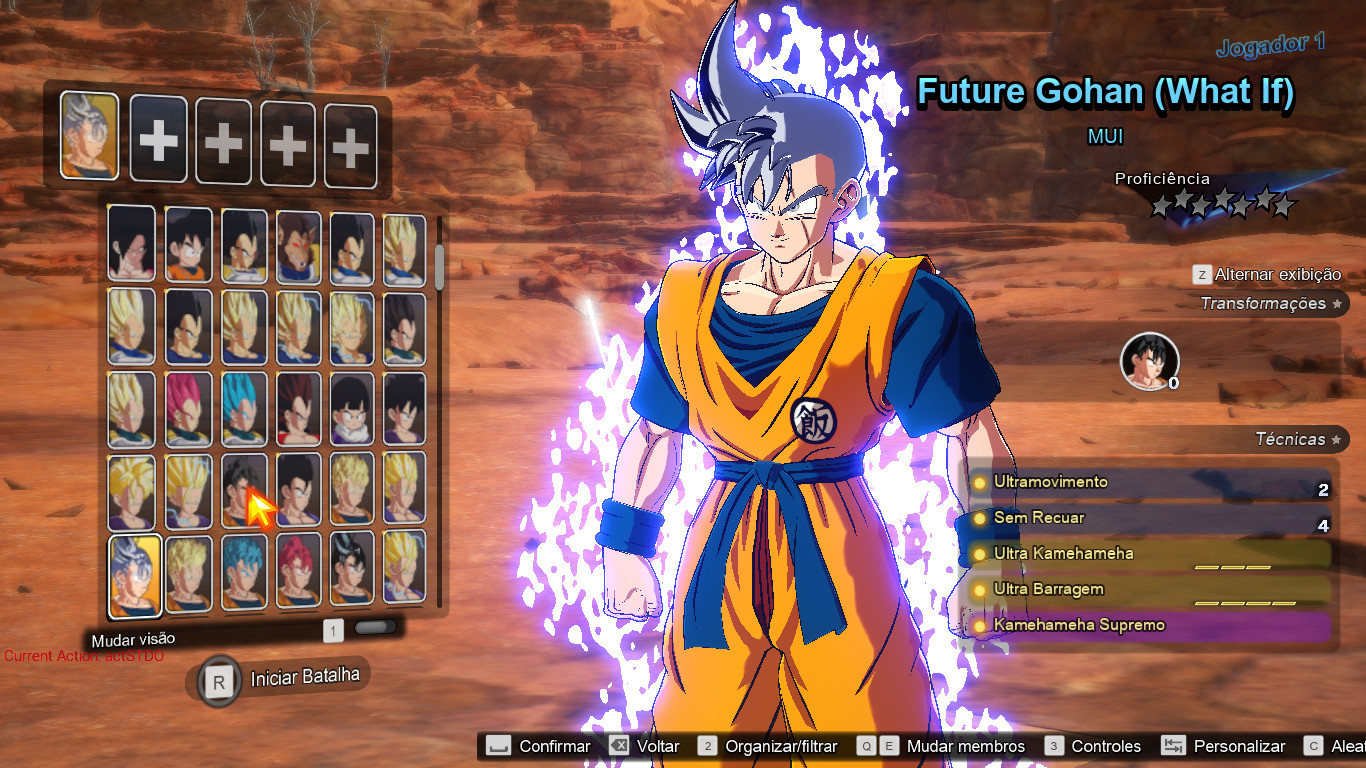Viewport: 1366px width, 768px height.
Task: Choose the Ultra Barragem technique row
Action: (1150, 591)
